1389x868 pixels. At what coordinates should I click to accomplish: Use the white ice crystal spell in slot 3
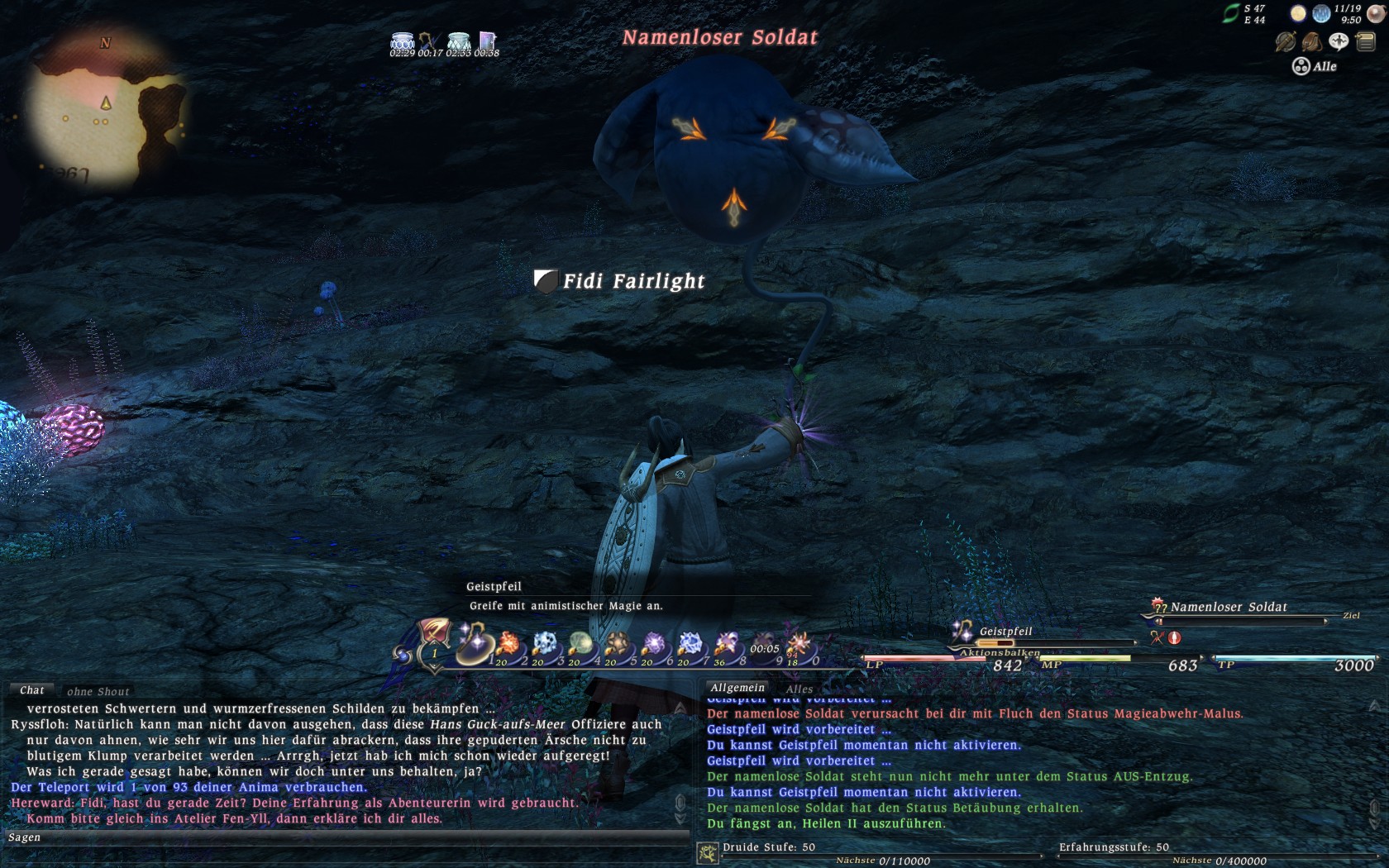coord(545,644)
